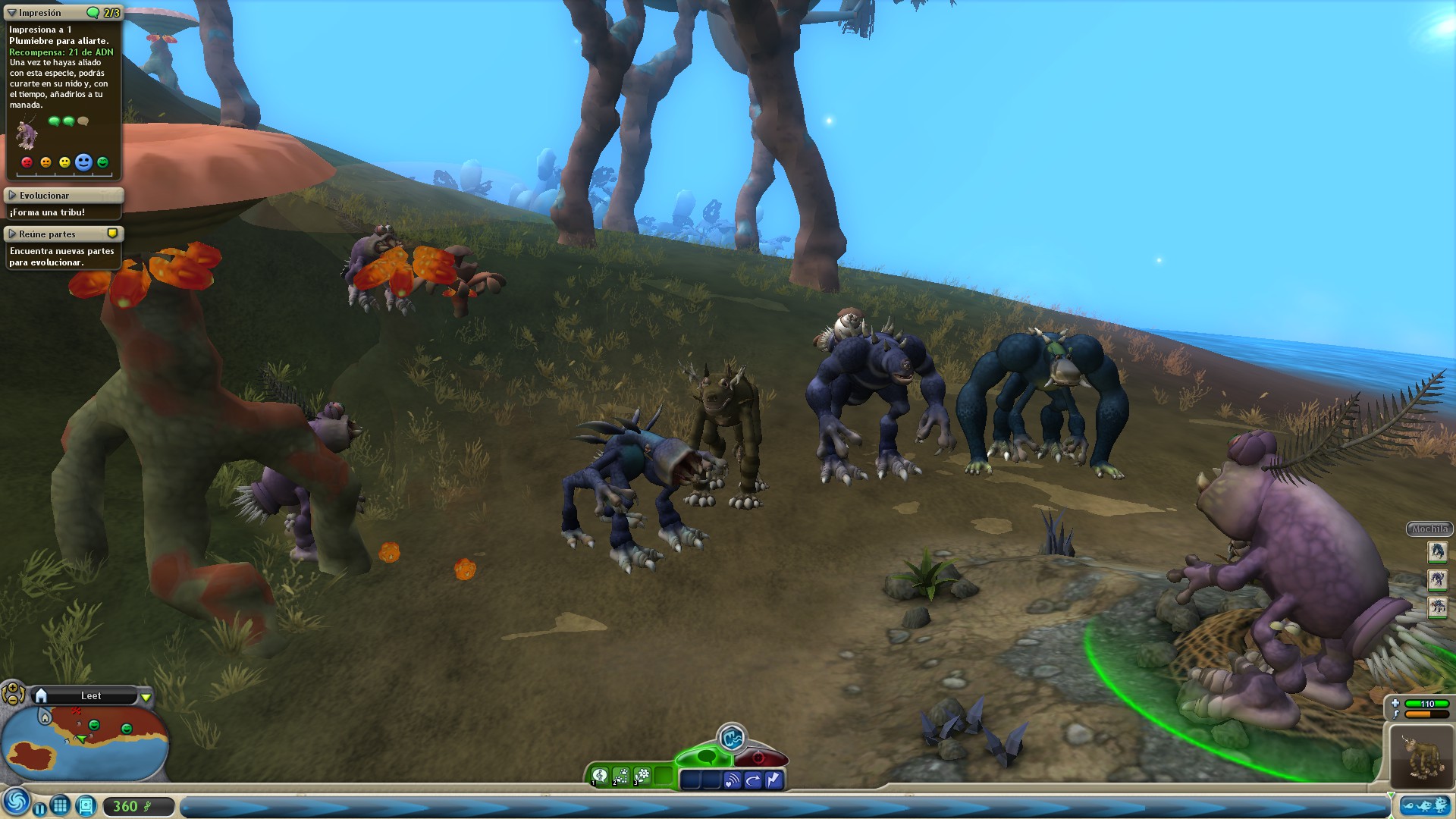Open the Spore galaxy menu button
Image resolution: width=1456 pixels, height=819 pixels.
point(17,802)
